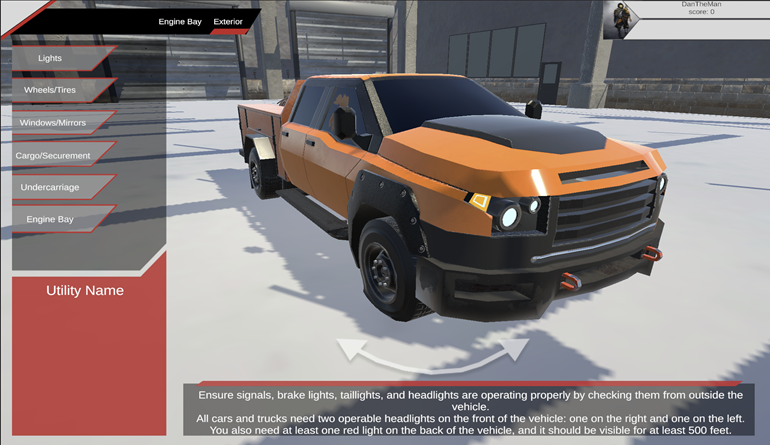The image size is (770, 445).
Task: Select the Wheels/Tires category
Action: [x=52, y=90]
